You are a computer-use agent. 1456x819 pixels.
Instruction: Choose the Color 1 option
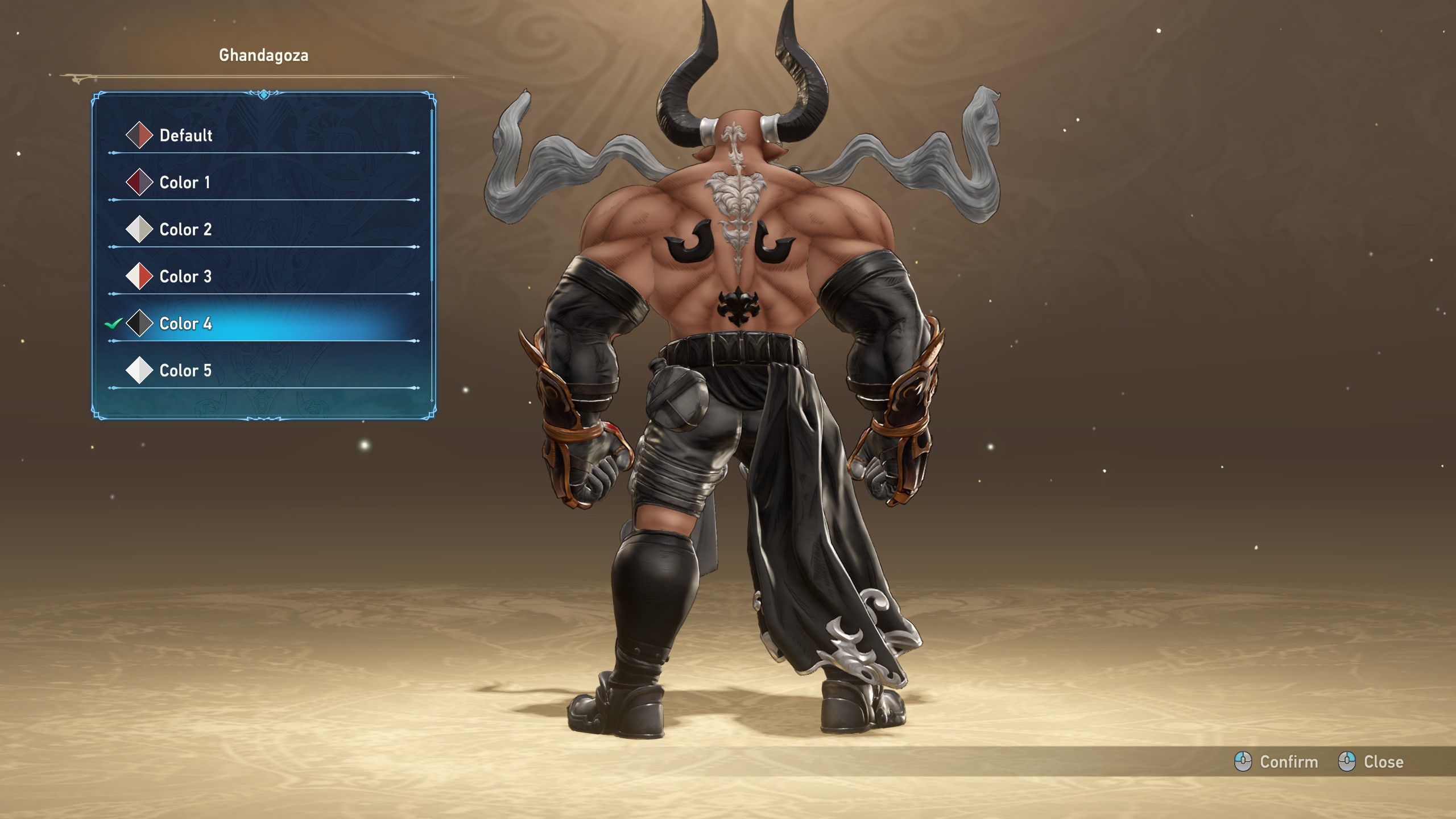click(x=184, y=183)
